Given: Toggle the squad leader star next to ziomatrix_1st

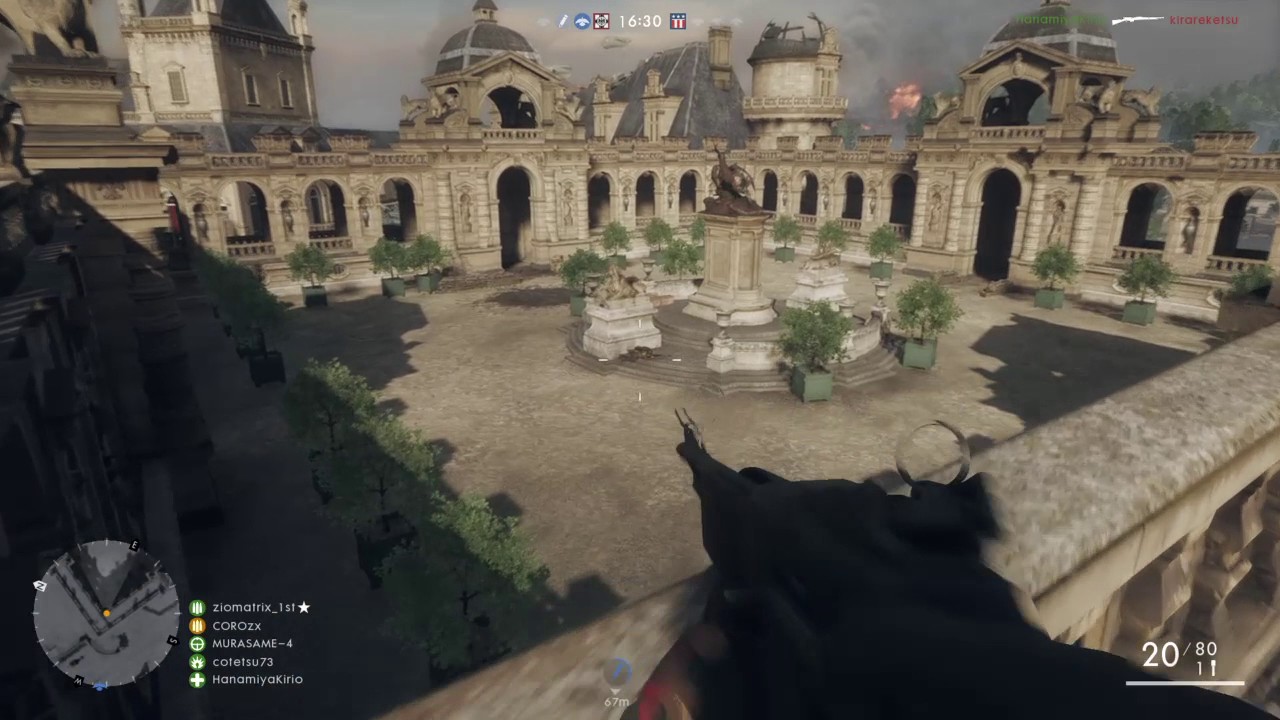Looking at the screenshot, I should pos(305,607).
